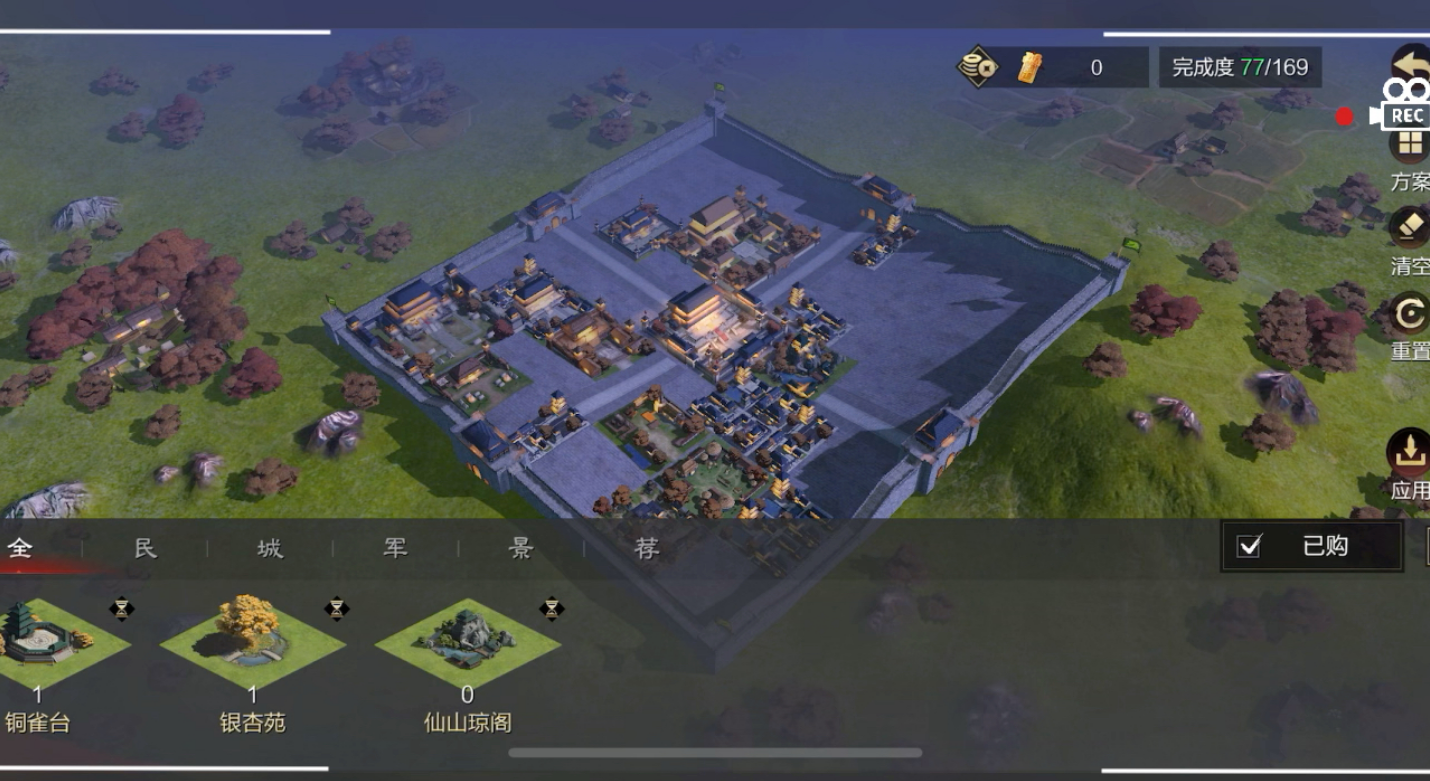The height and width of the screenshot is (781, 1430).
Task: Go back using the return arrow
Action: [1411, 65]
